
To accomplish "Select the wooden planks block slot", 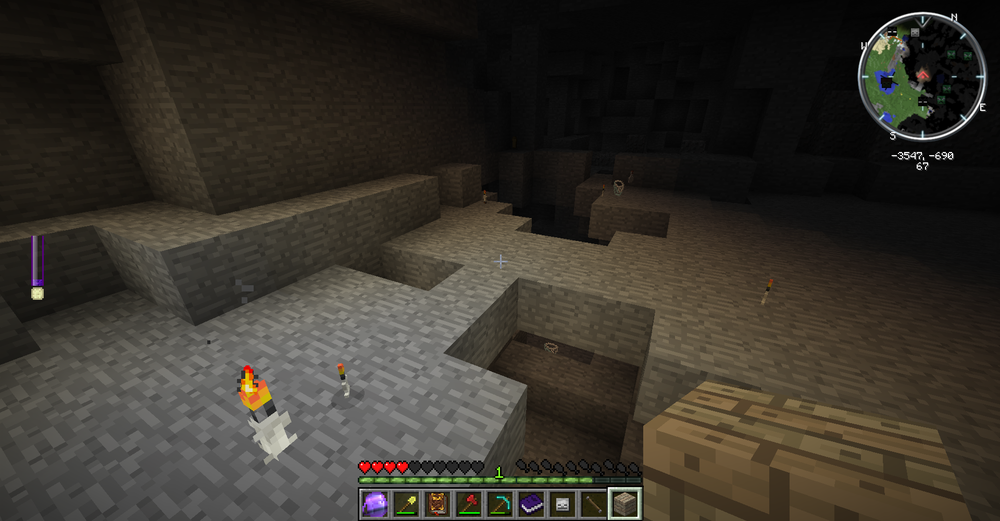I will 624,503.
